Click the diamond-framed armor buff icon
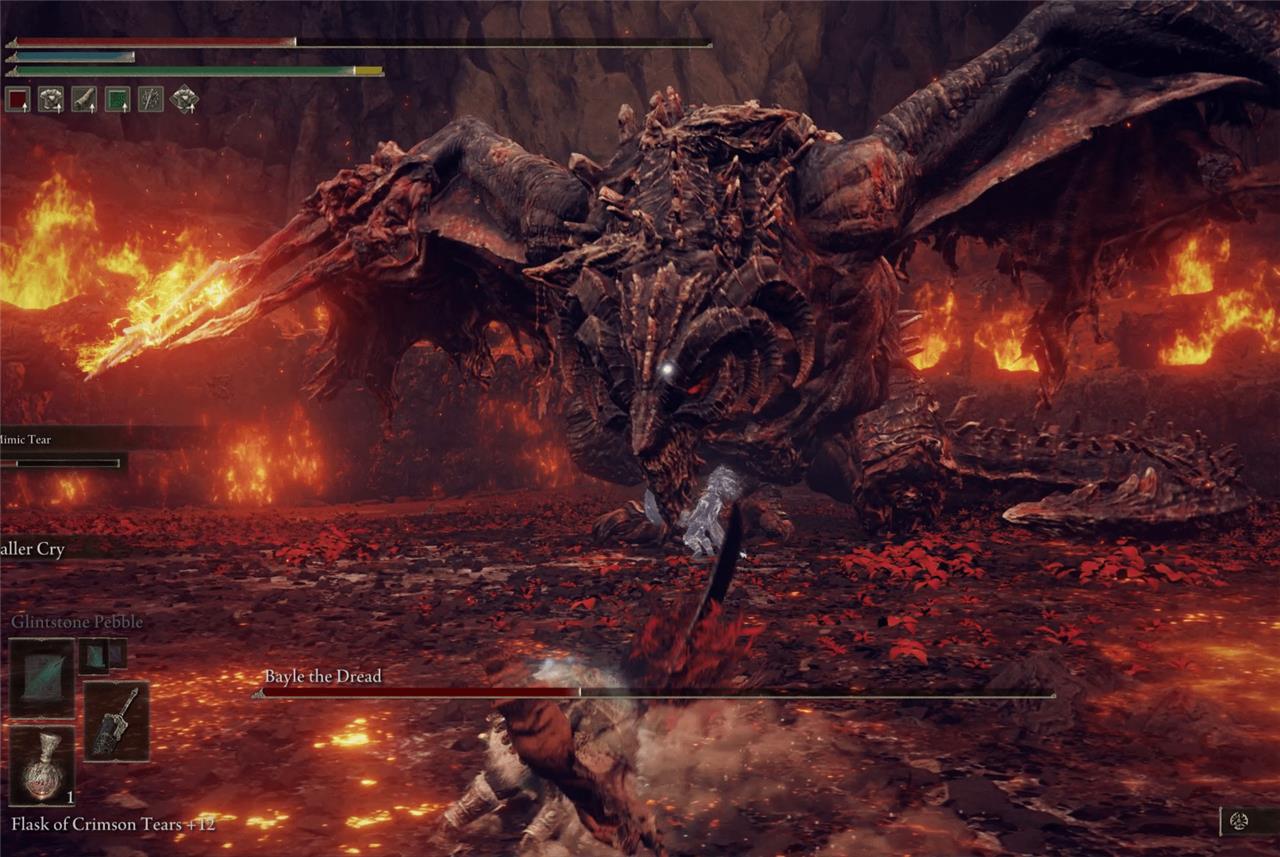Image resolution: width=1280 pixels, height=857 pixels. click(x=185, y=99)
